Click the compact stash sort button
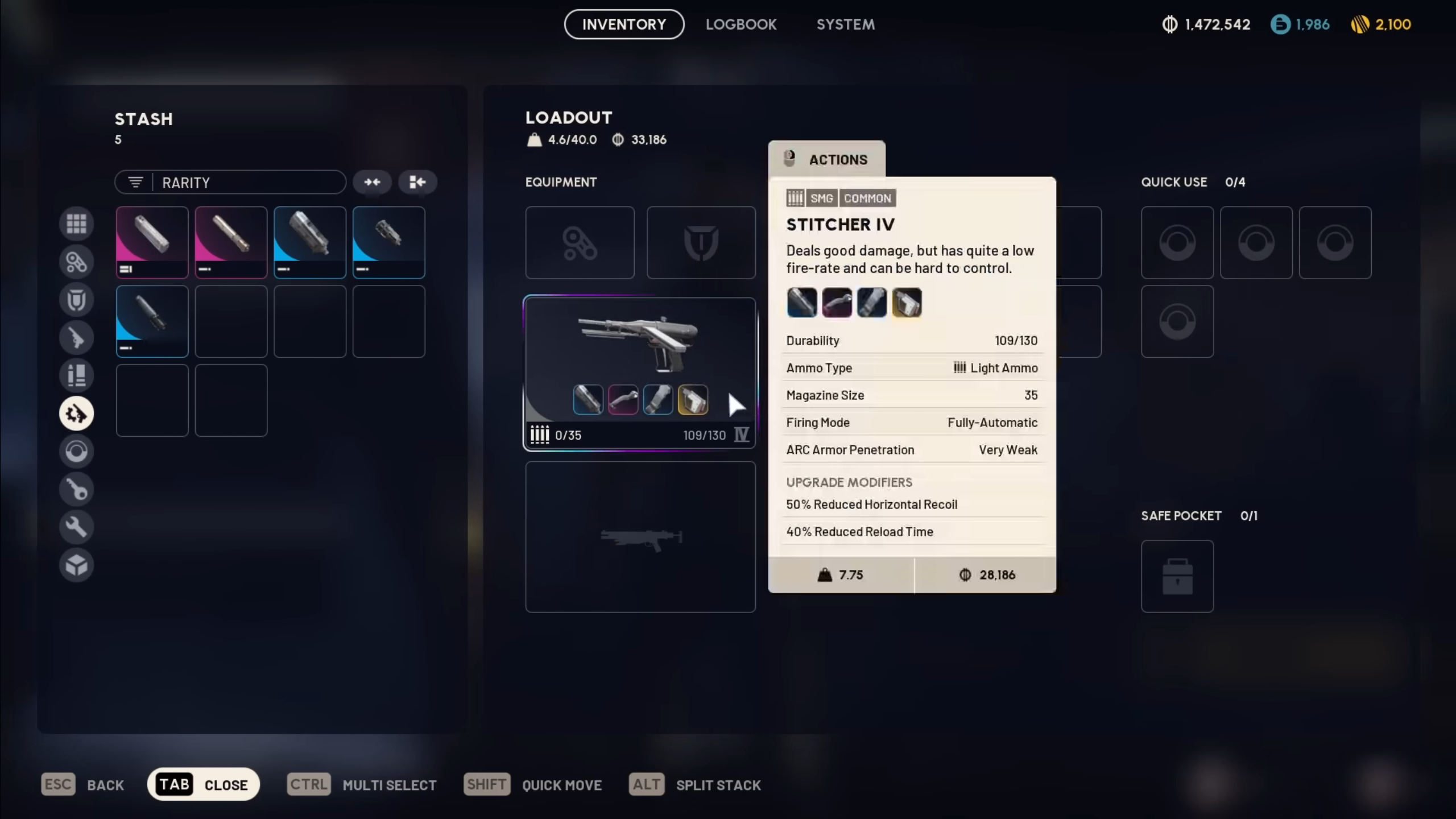The width and height of the screenshot is (1456, 819). pos(373,182)
